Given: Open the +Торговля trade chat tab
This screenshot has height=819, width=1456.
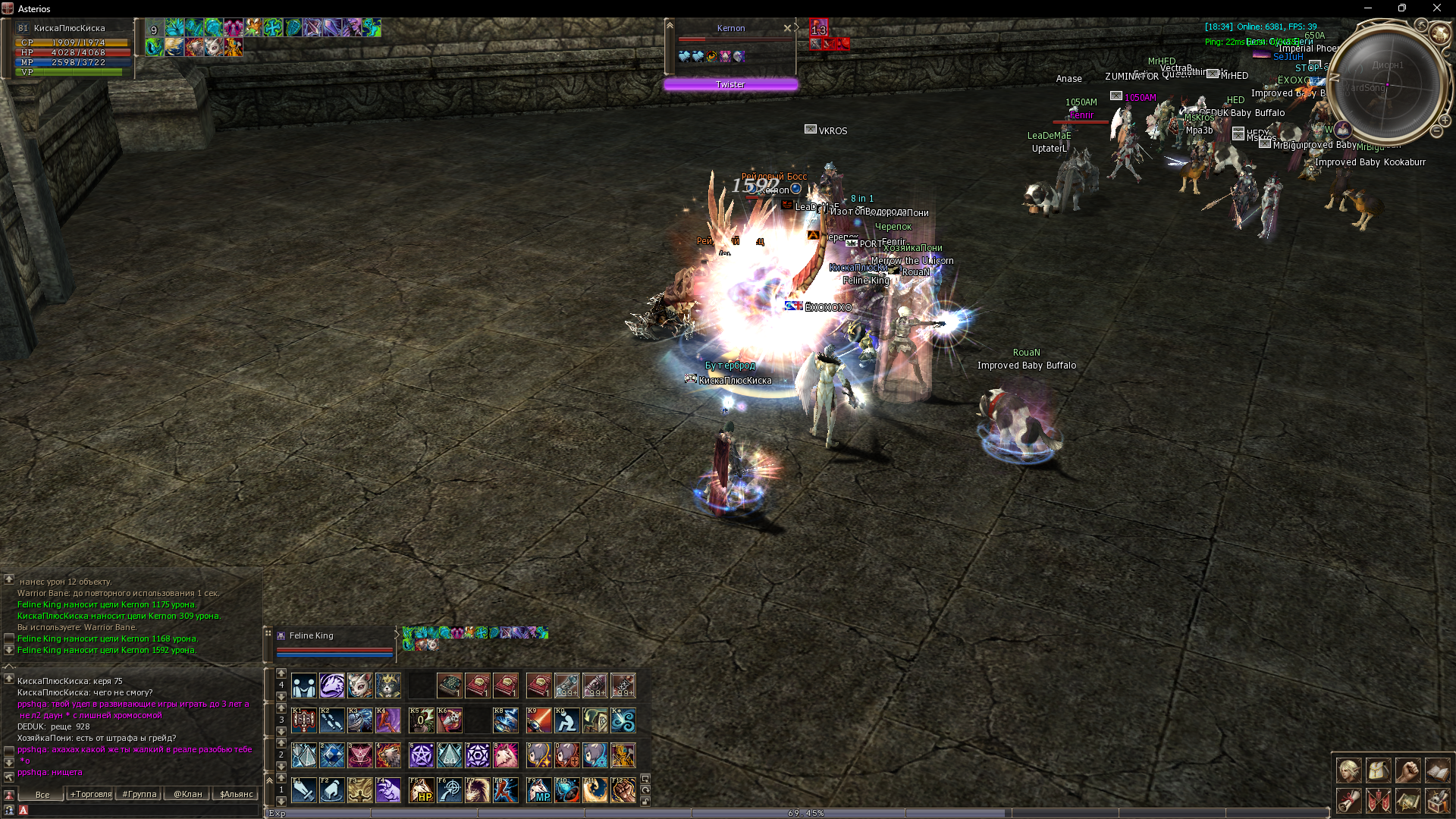Looking at the screenshot, I should (91, 794).
